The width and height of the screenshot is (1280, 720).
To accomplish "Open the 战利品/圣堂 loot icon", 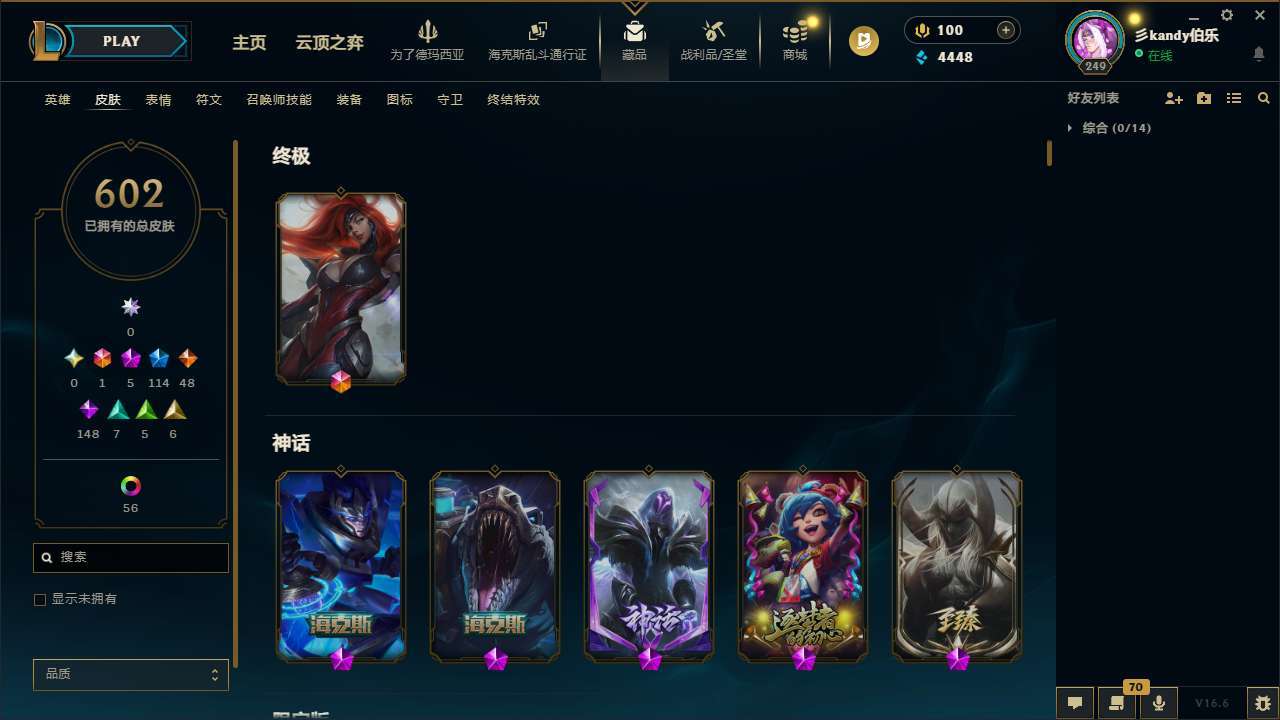I will click(713, 40).
